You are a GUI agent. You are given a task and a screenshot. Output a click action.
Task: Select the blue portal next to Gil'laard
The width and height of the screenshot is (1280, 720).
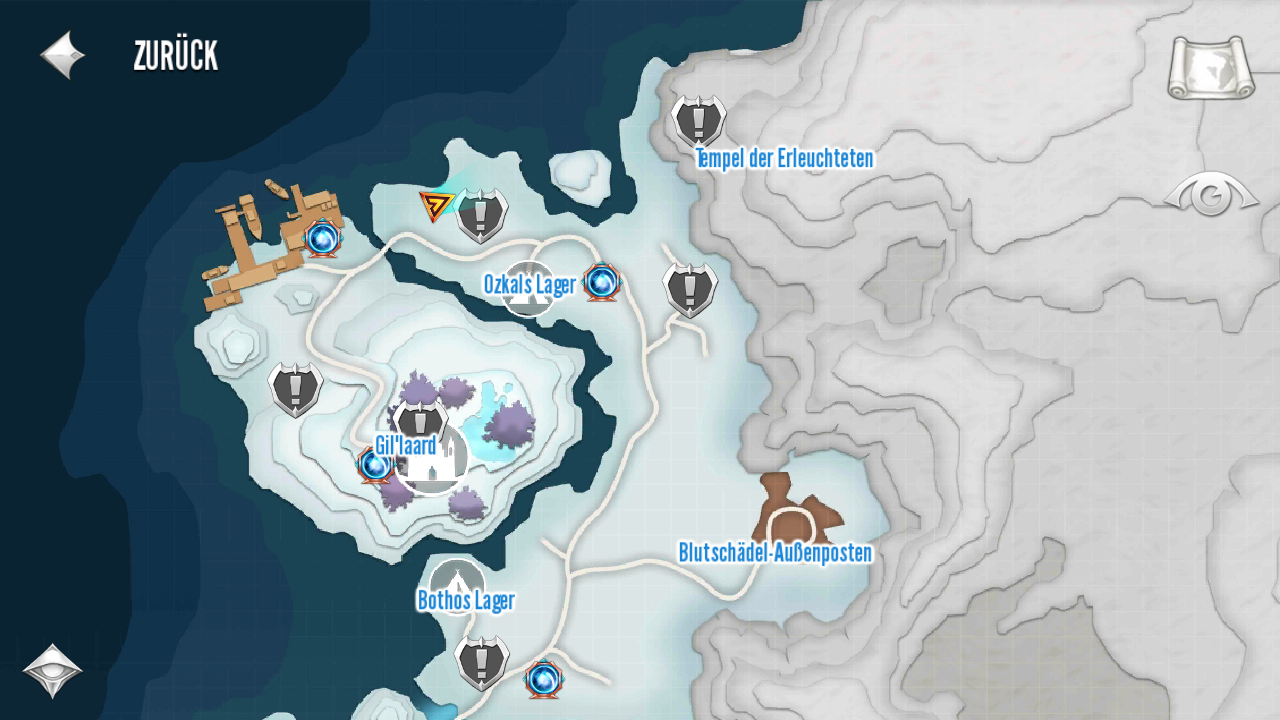pyautogui.click(x=375, y=465)
